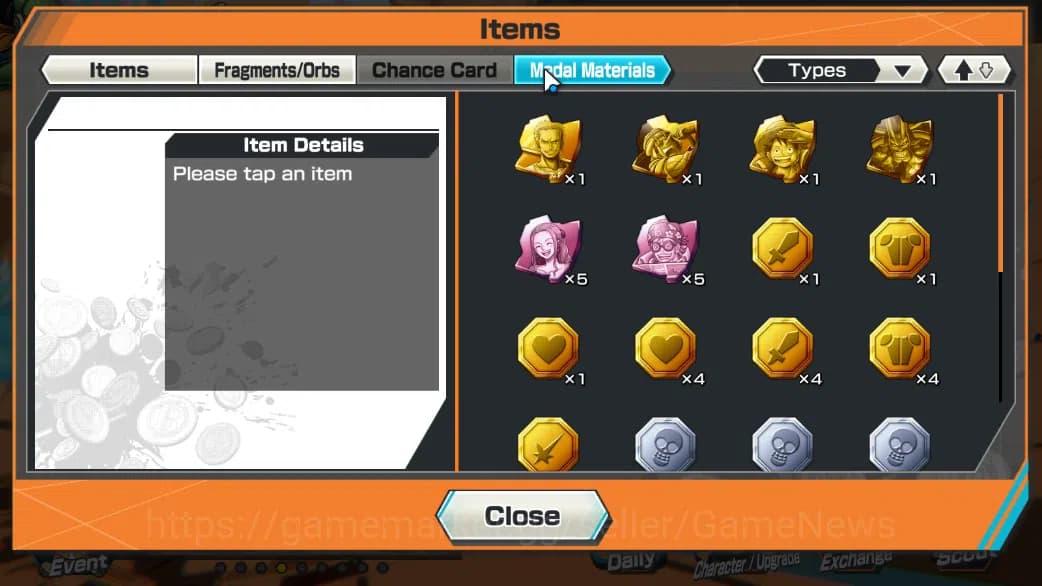Select the Chance Card tab
The height and width of the screenshot is (586, 1042).
point(434,70)
